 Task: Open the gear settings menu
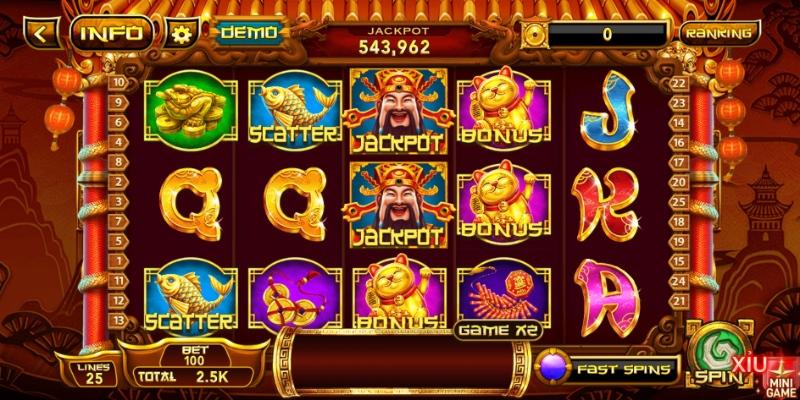[x=181, y=34]
